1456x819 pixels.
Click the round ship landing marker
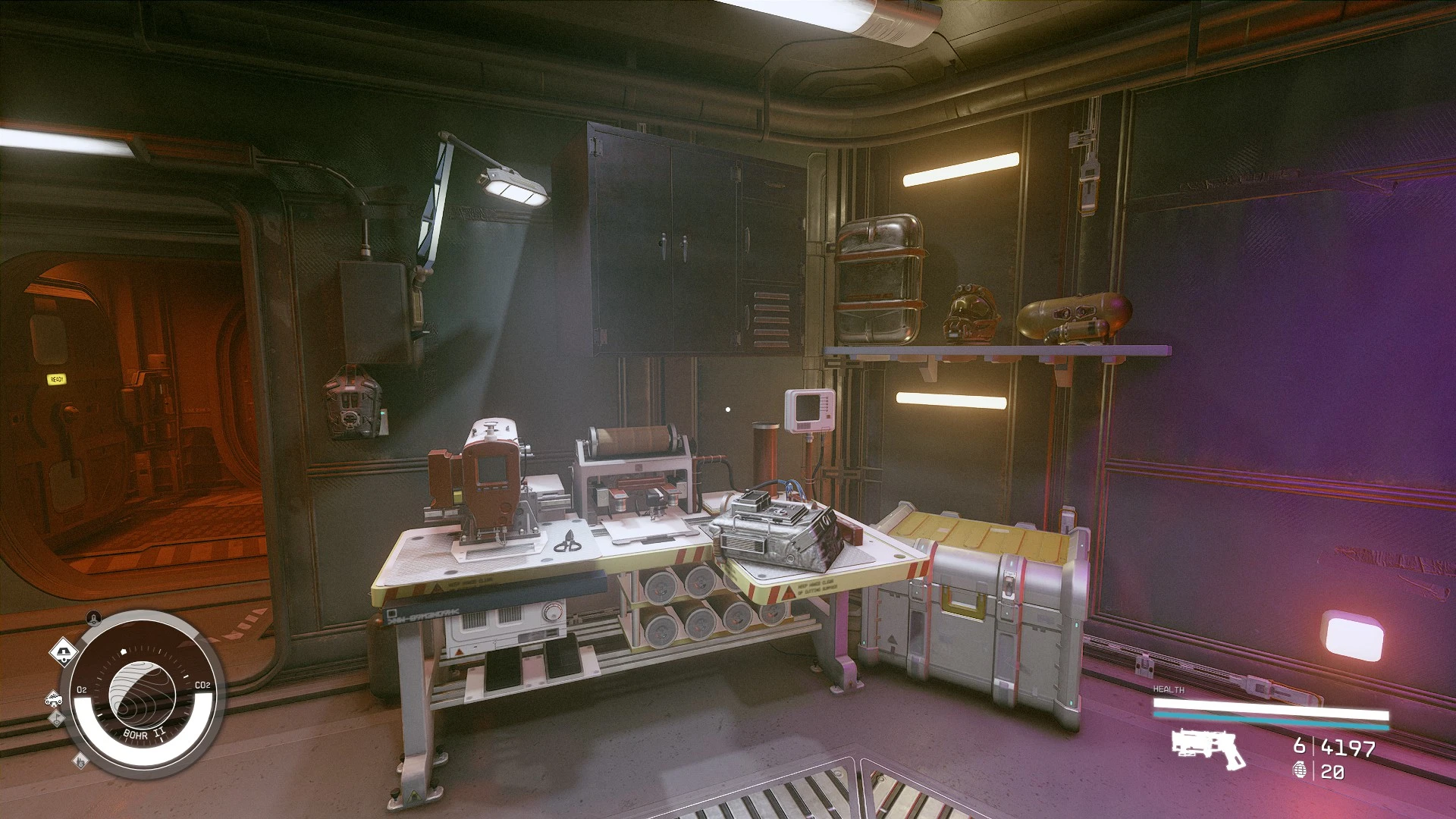(93, 617)
